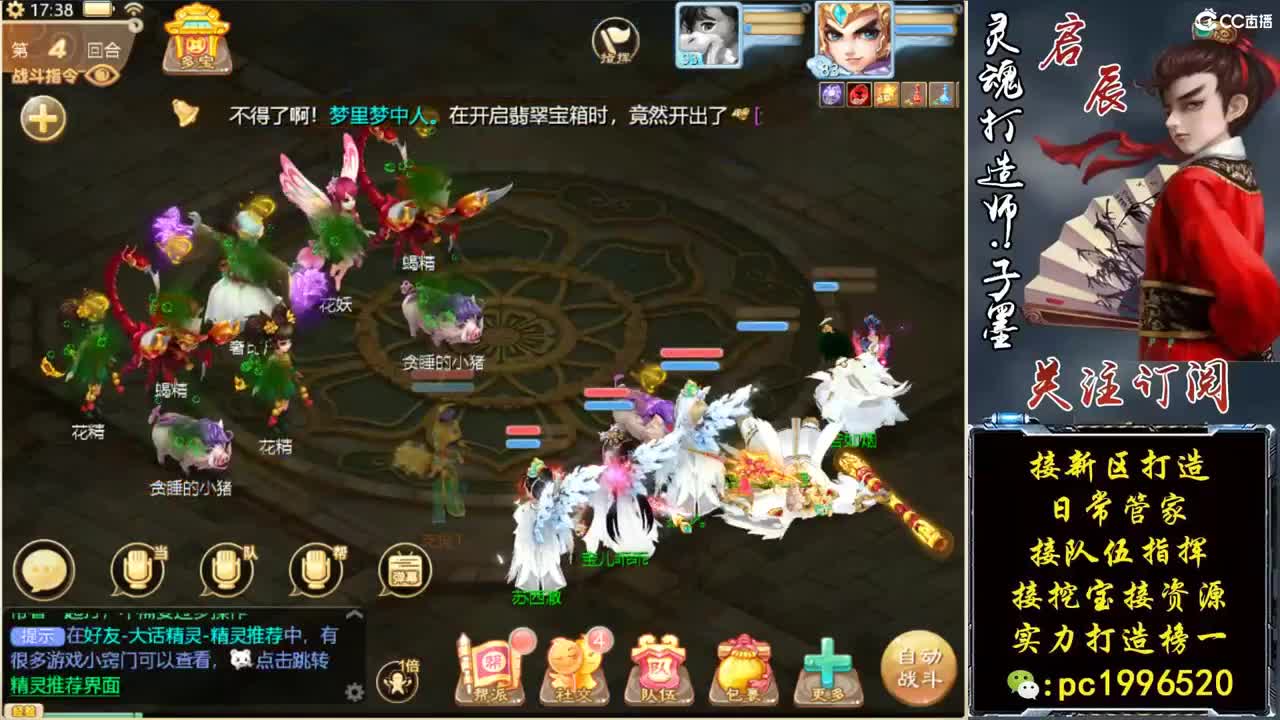Image resolution: width=1280 pixels, height=720 pixels.
Task: Collapse the chat message panel
Action: pyautogui.click(x=354, y=613)
